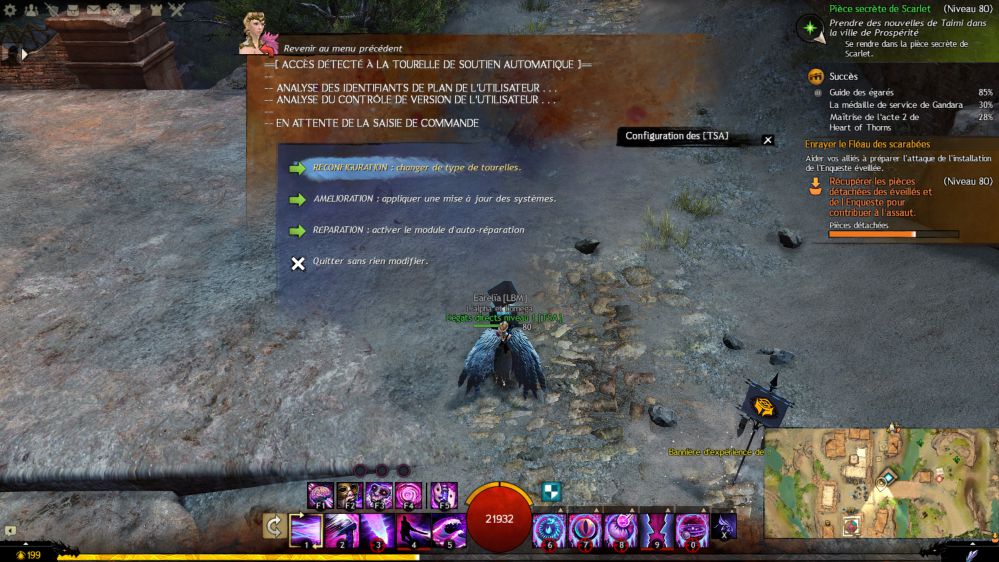This screenshot has width=999, height=562.
Task: Click the weapon swap button
Action: [x=273, y=526]
